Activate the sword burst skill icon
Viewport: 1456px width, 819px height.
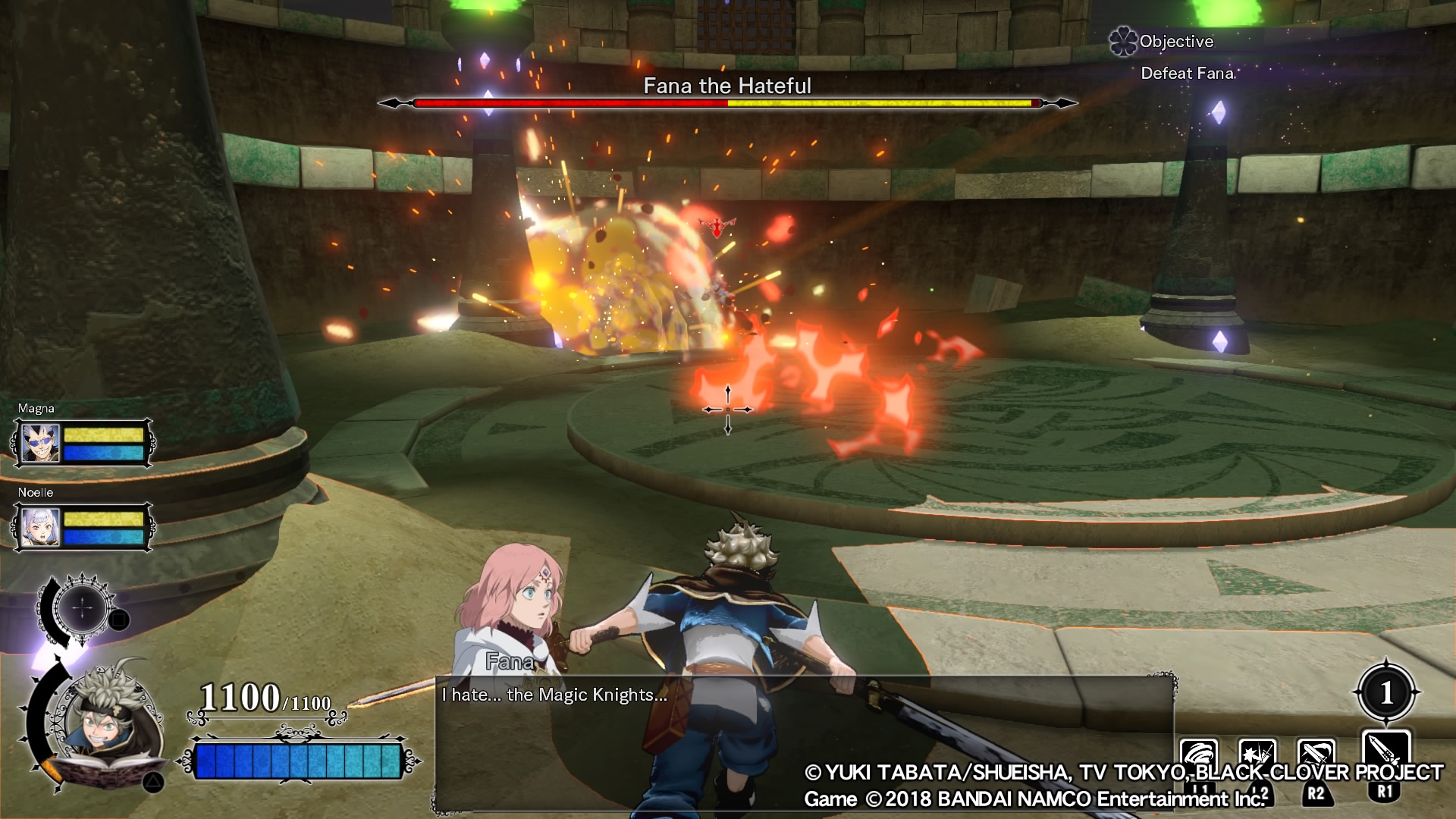click(x=1257, y=758)
